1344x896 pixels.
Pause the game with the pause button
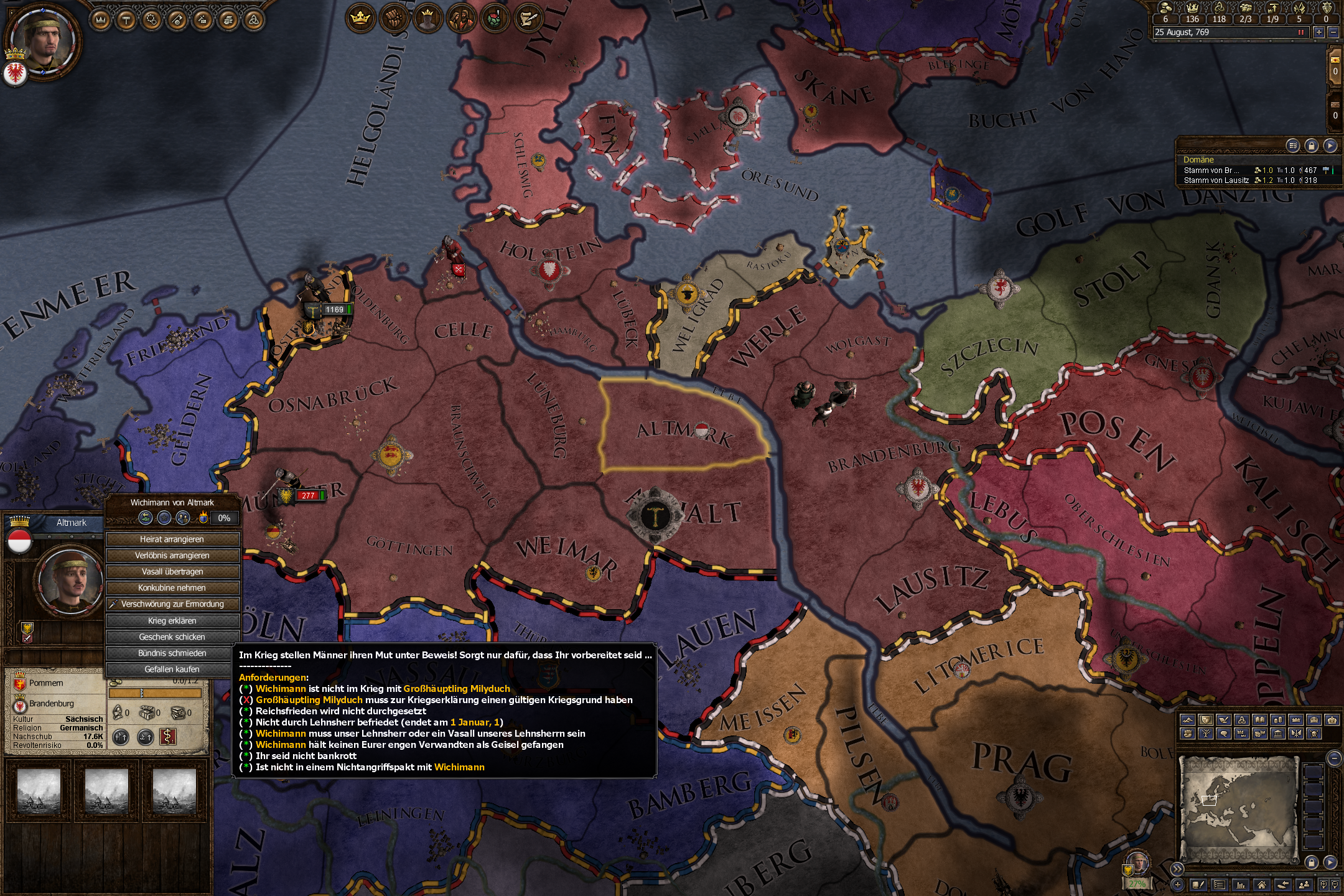point(1301,32)
